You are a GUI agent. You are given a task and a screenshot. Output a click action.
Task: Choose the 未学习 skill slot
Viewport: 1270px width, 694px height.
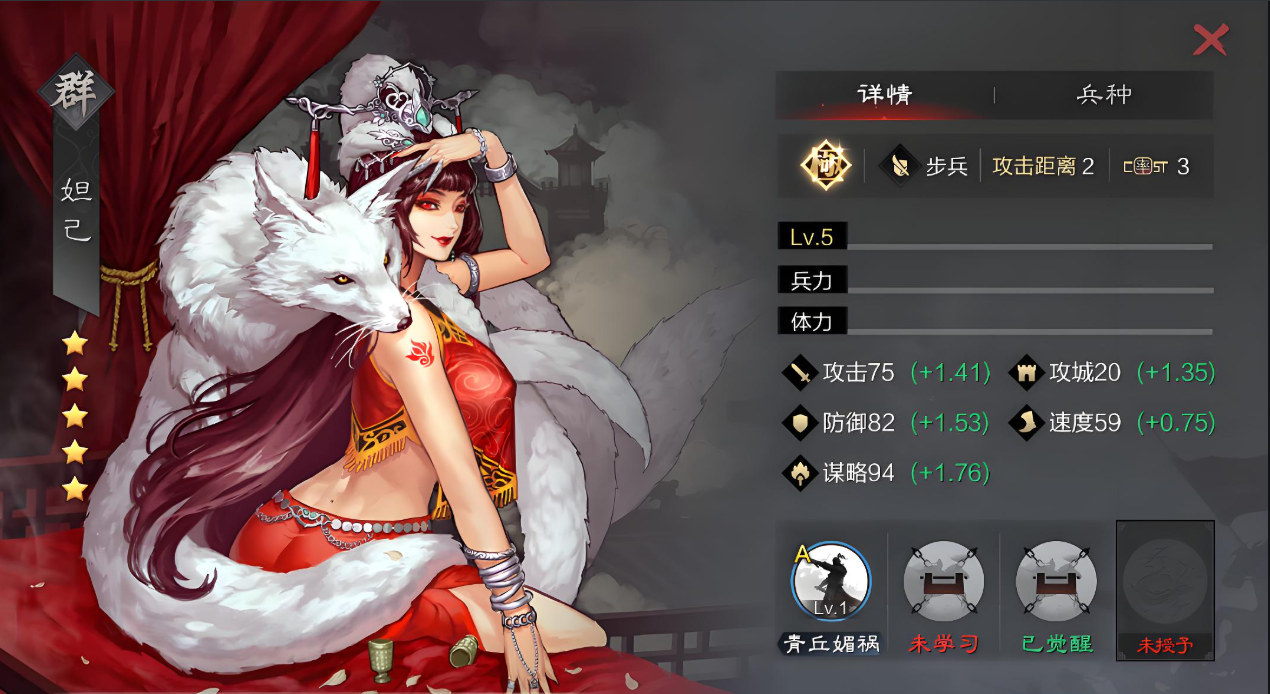point(943,582)
